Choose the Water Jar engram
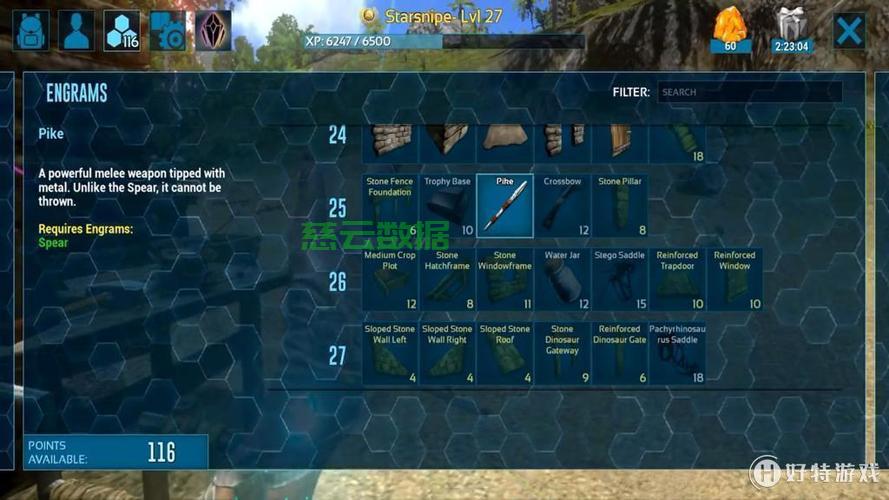The height and width of the screenshot is (500, 889). click(562, 280)
